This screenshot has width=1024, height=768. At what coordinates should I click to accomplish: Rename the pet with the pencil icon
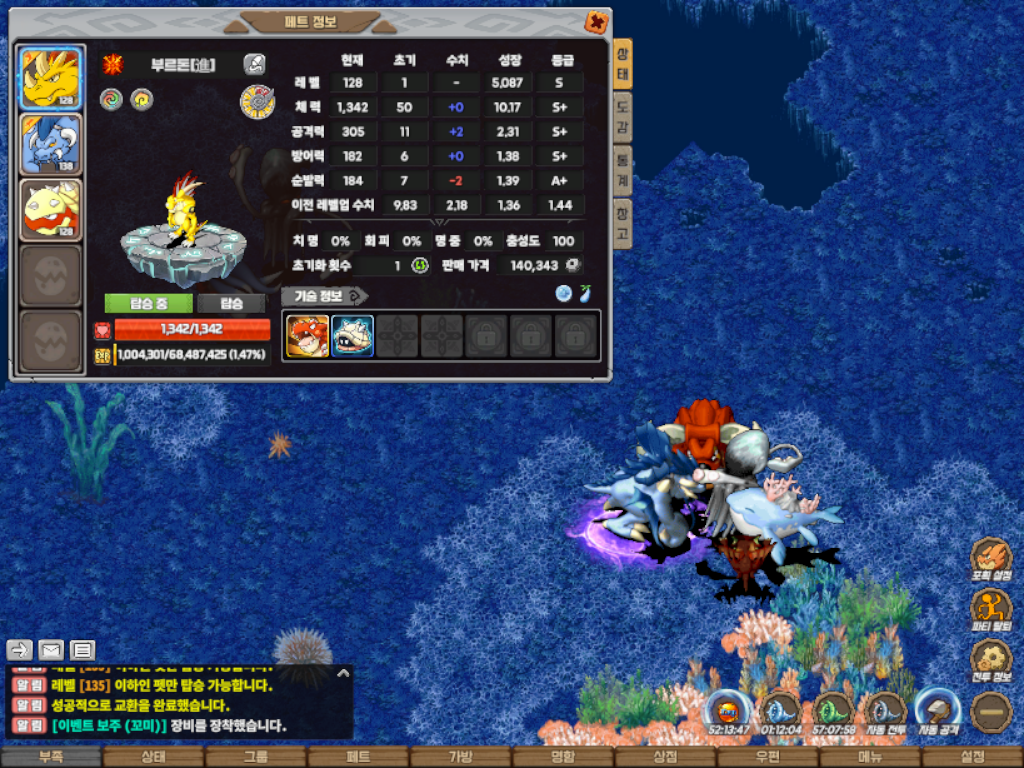point(254,65)
